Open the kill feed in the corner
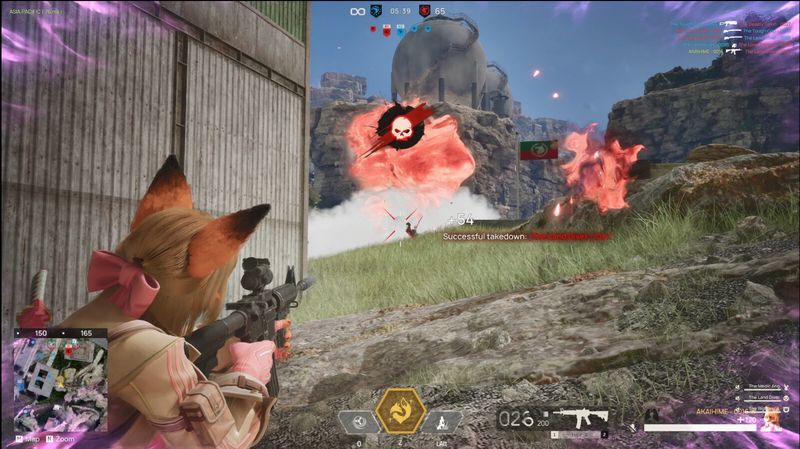The width and height of the screenshot is (800, 449). point(728,36)
